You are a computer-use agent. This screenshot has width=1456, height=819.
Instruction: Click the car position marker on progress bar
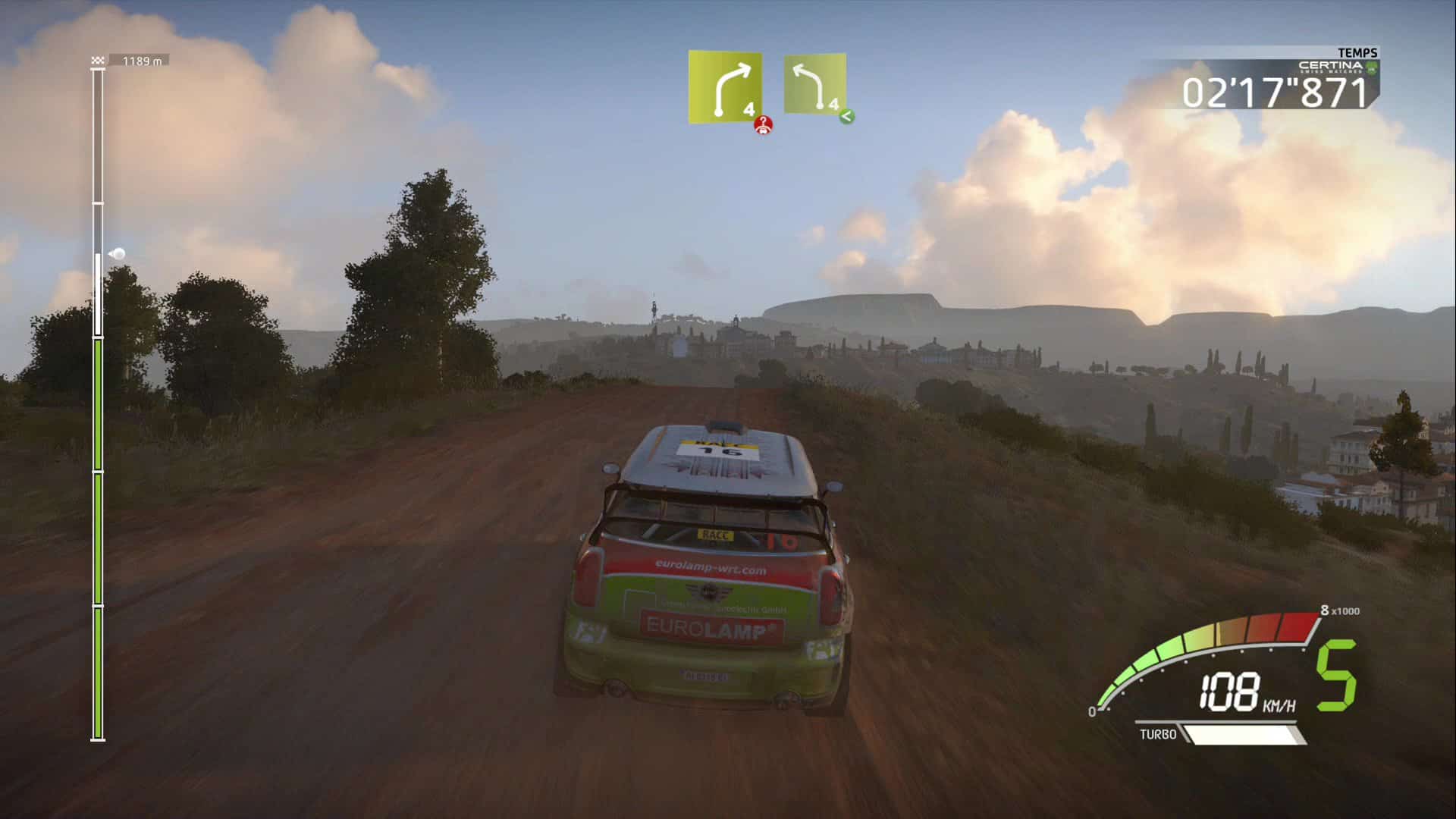pyautogui.click(x=118, y=254)
